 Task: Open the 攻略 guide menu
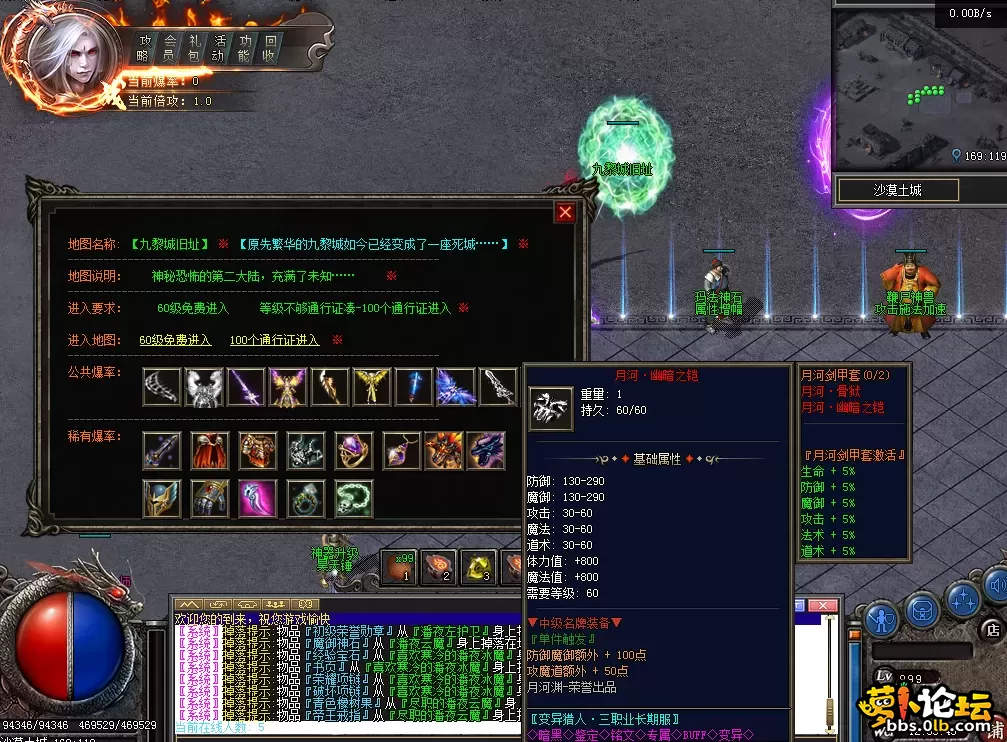[143, 48]
